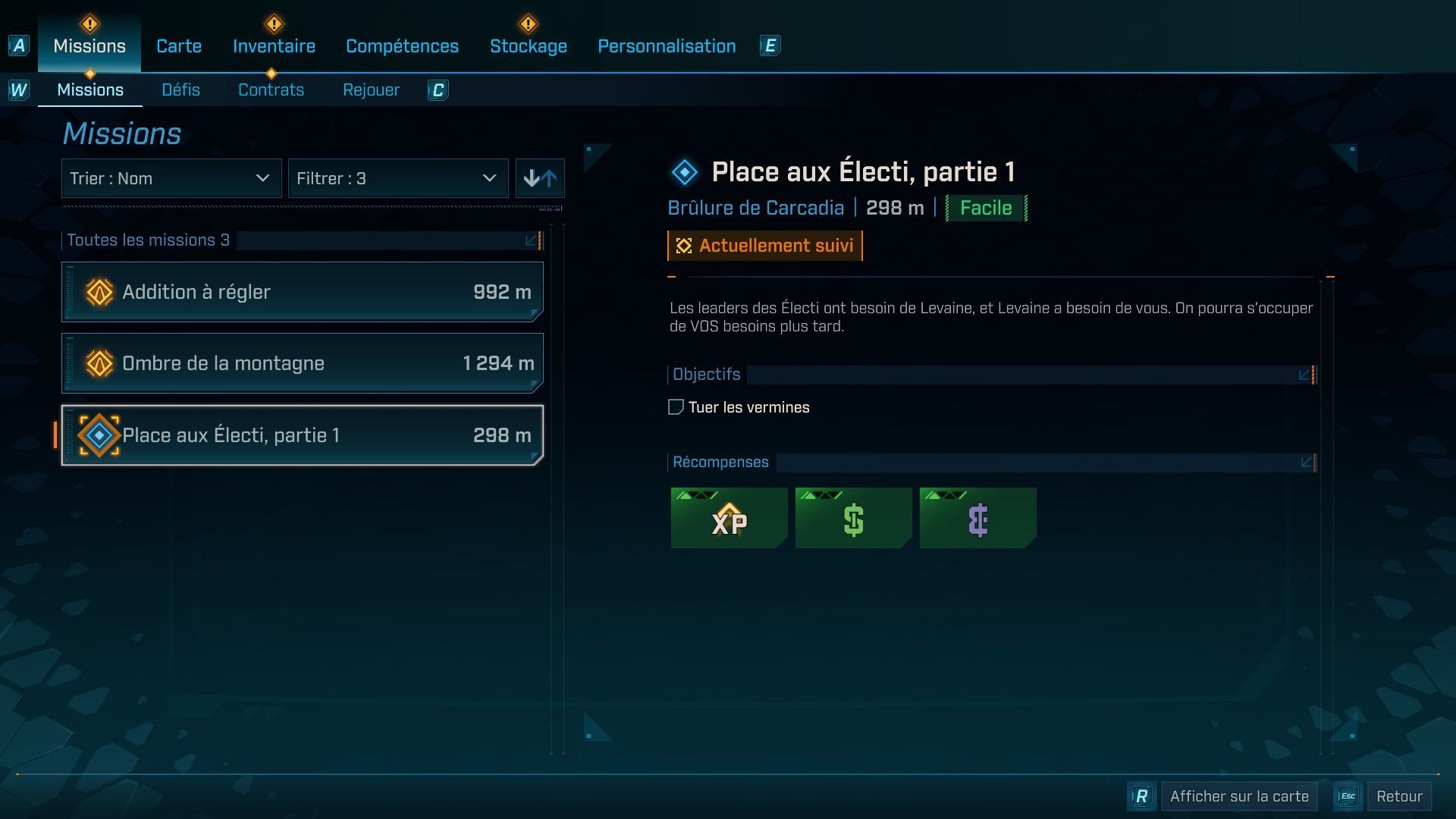Show the Rejouer sub-tab
The image size is (1456, 819).
click(371, 90)
